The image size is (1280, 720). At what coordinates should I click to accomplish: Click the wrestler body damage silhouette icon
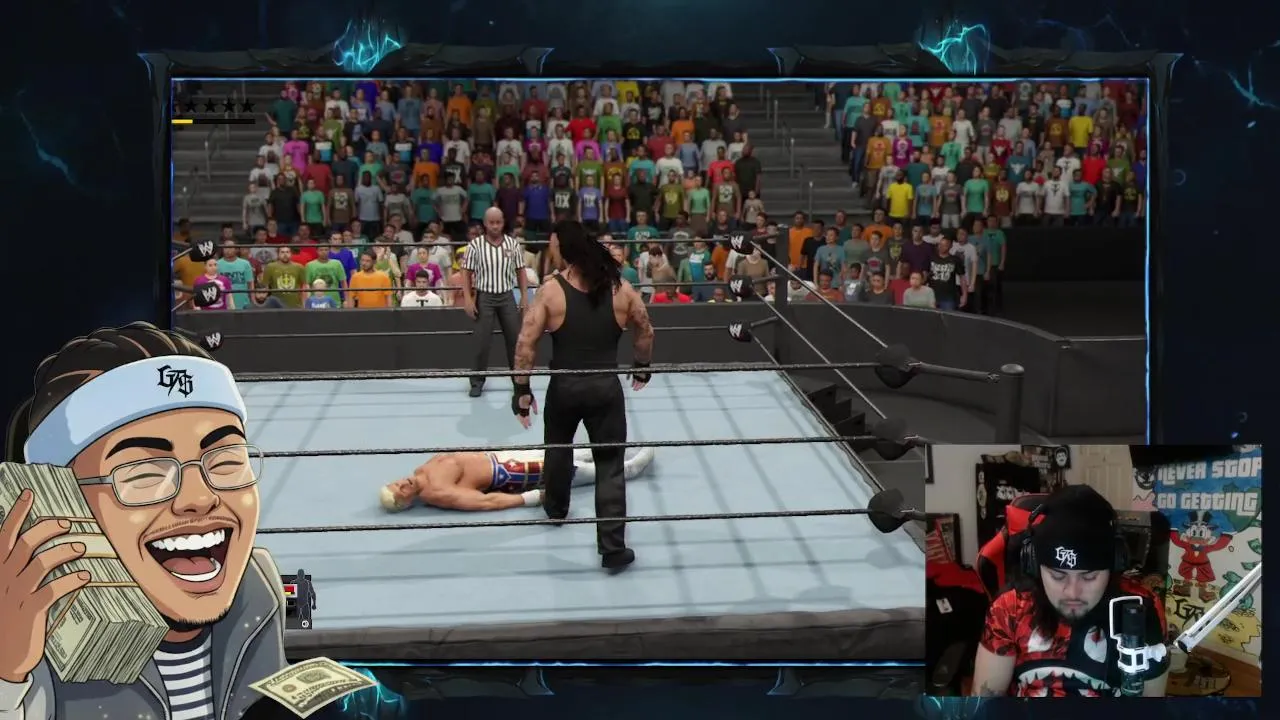(x=301, y=599)
